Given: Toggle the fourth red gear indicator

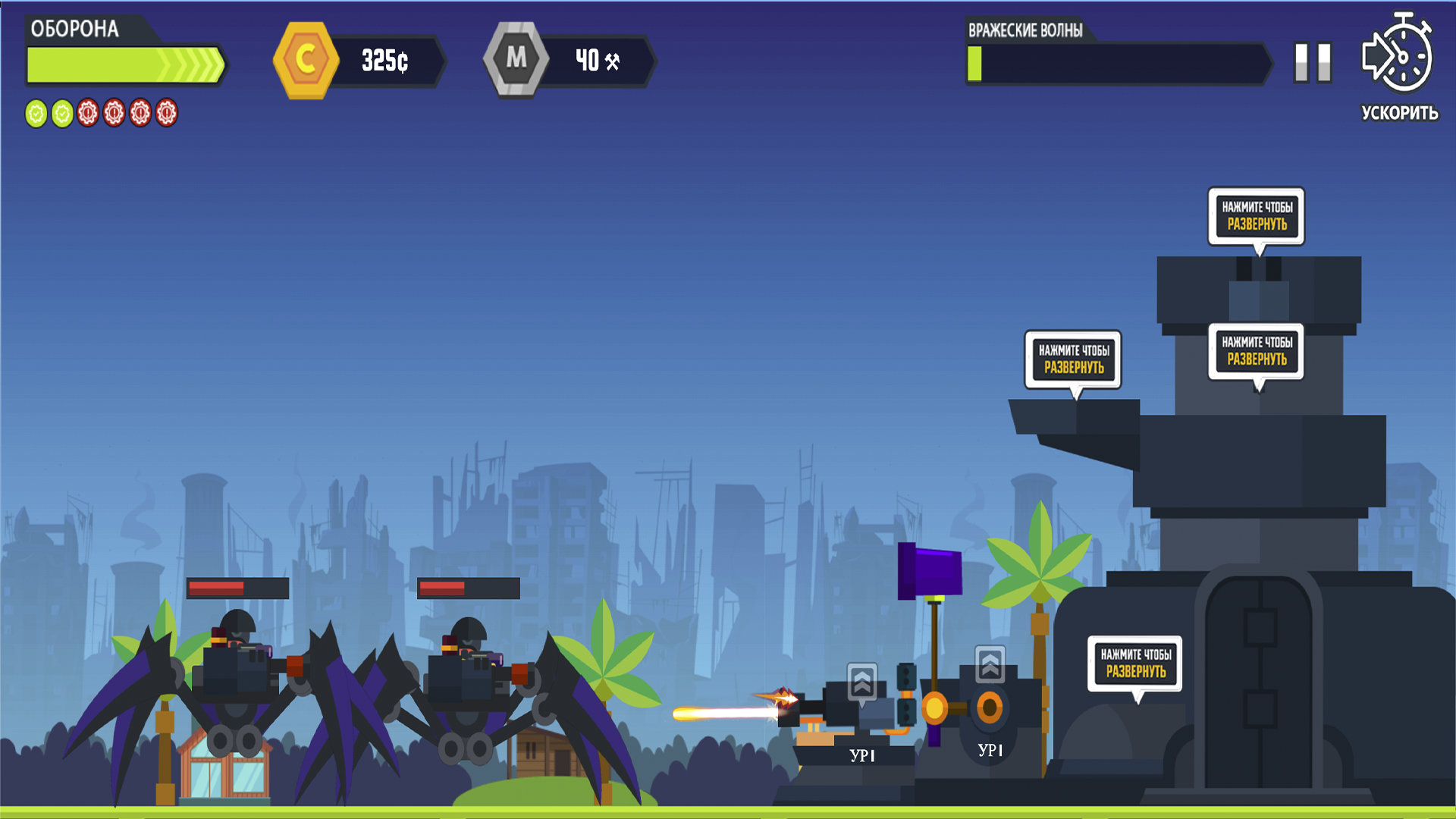Looking at the screenshot, I should click(x=113, y=115).
